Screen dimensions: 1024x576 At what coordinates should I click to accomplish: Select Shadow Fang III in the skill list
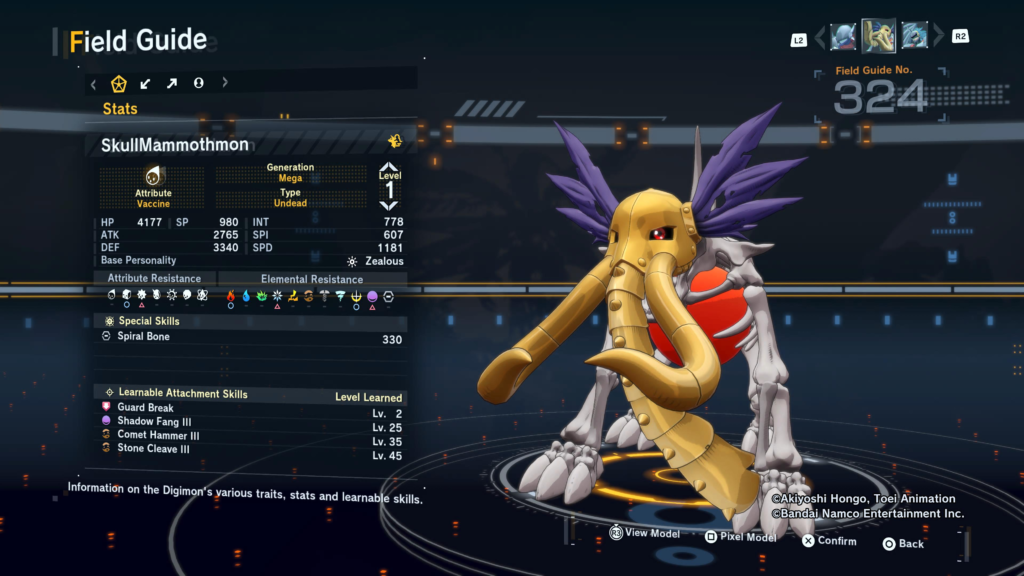252,422
